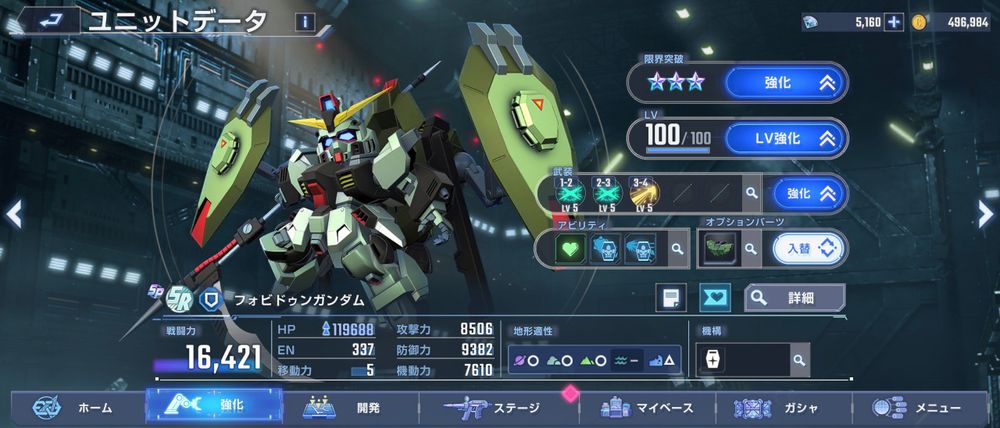Select the weapon 強化 upgrade button
Screen dimensions: 1000x428
[x=809, y=193]
